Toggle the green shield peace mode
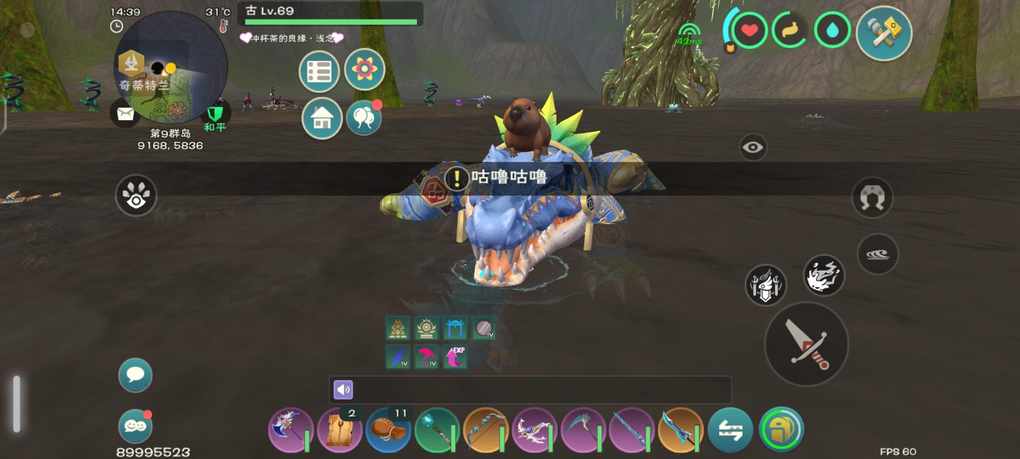 [x=215, y=114]
